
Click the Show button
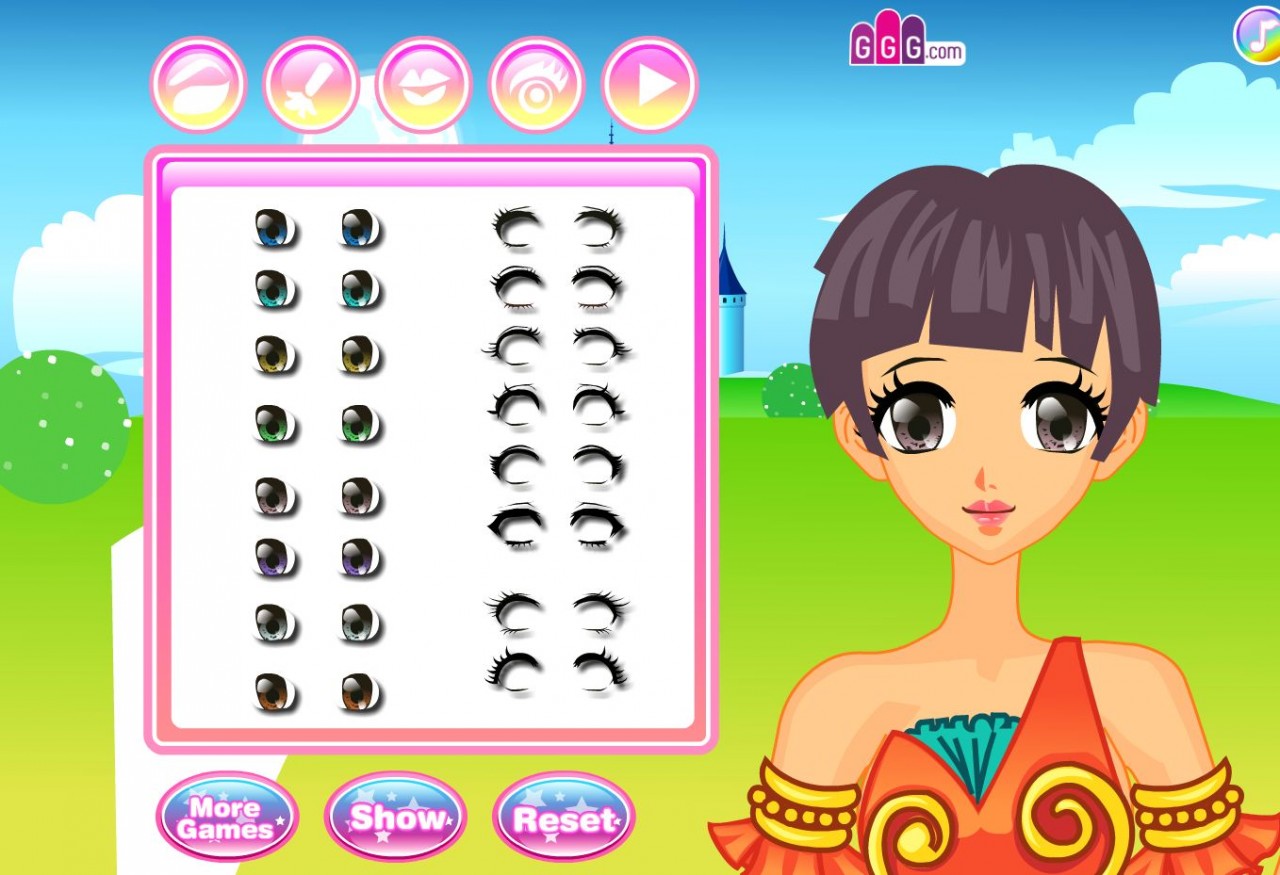pos(396,817)
